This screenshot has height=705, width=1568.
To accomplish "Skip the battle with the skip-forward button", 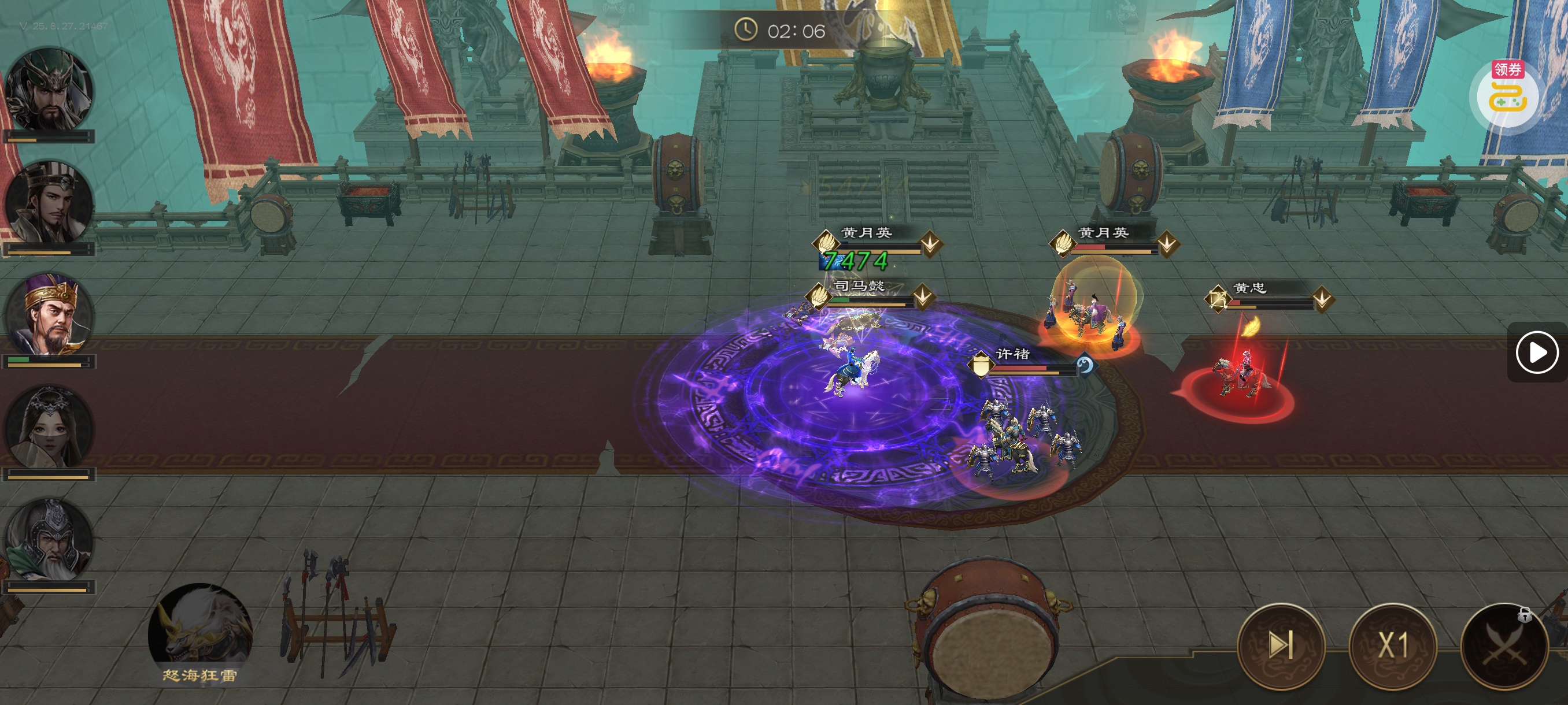I will click(x=1281, y=645).
